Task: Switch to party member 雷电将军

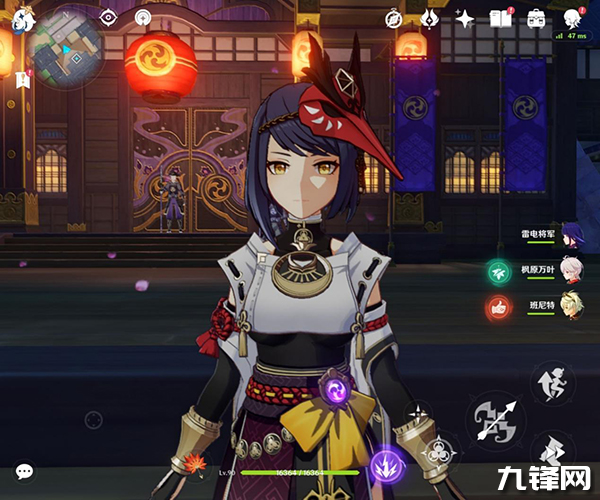Action: click(x=571, y=236)
